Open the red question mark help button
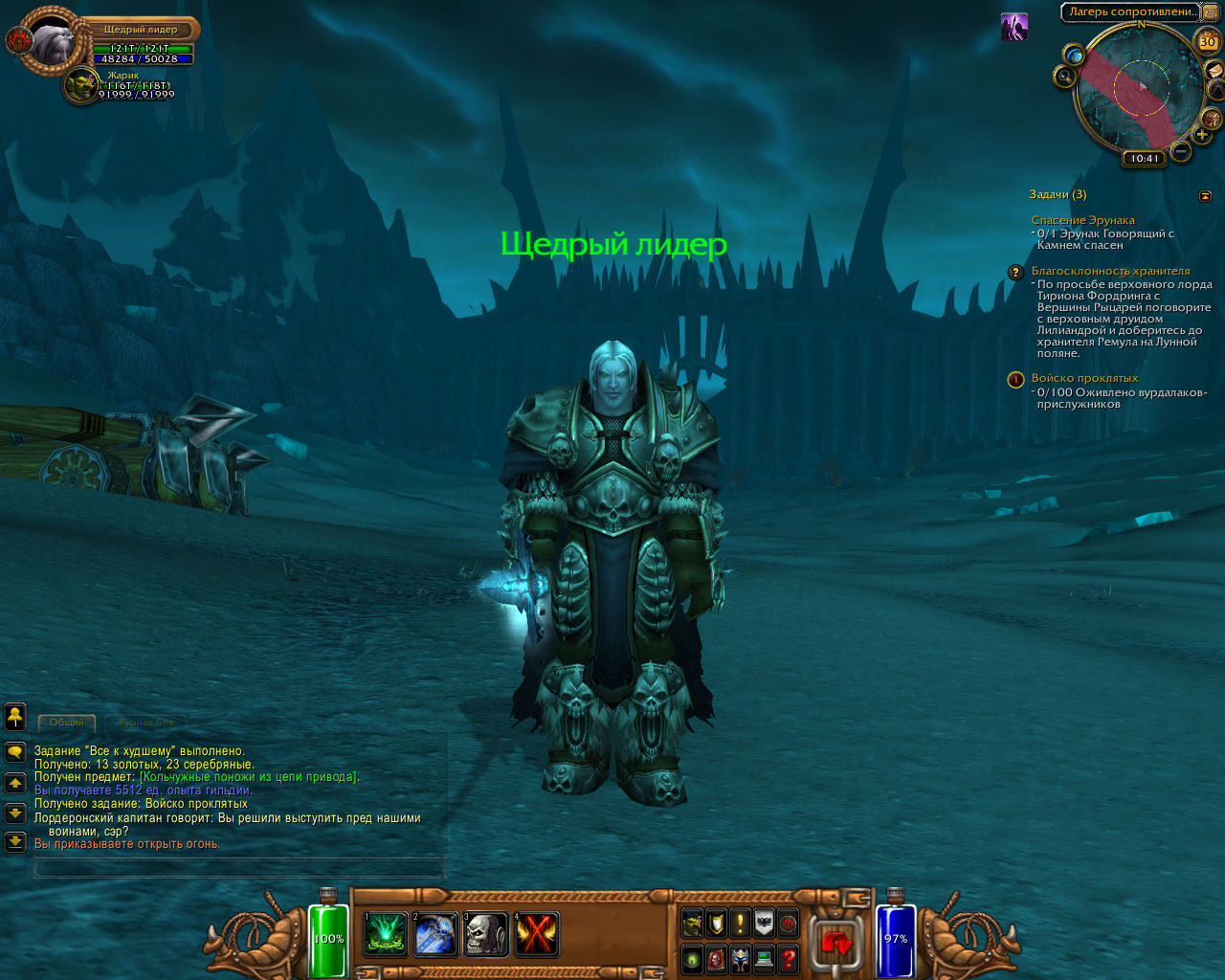Viewport: 1225px width, 980px height. click(x=788, y=958)
